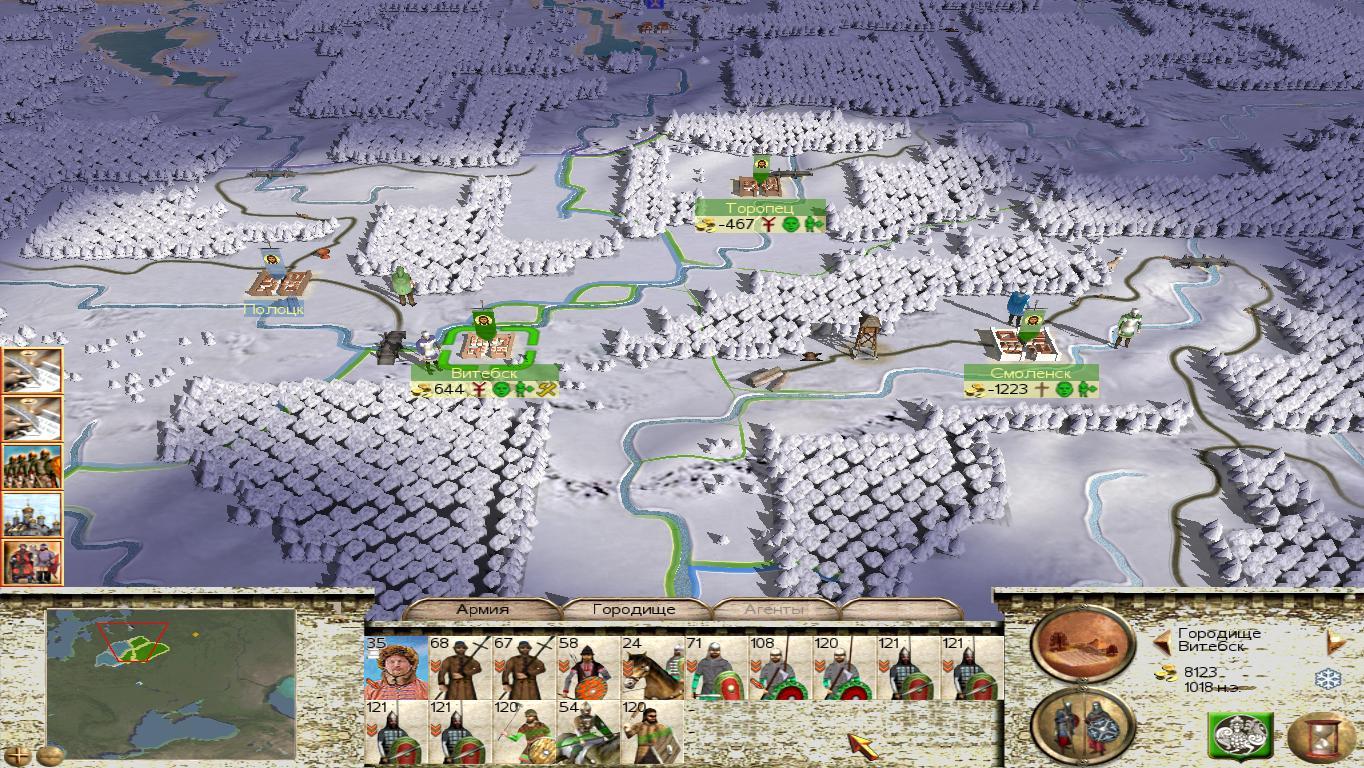1364x768 pixels.
Task: Open the construction button with settlement picture
Action: pos(1083,645)
